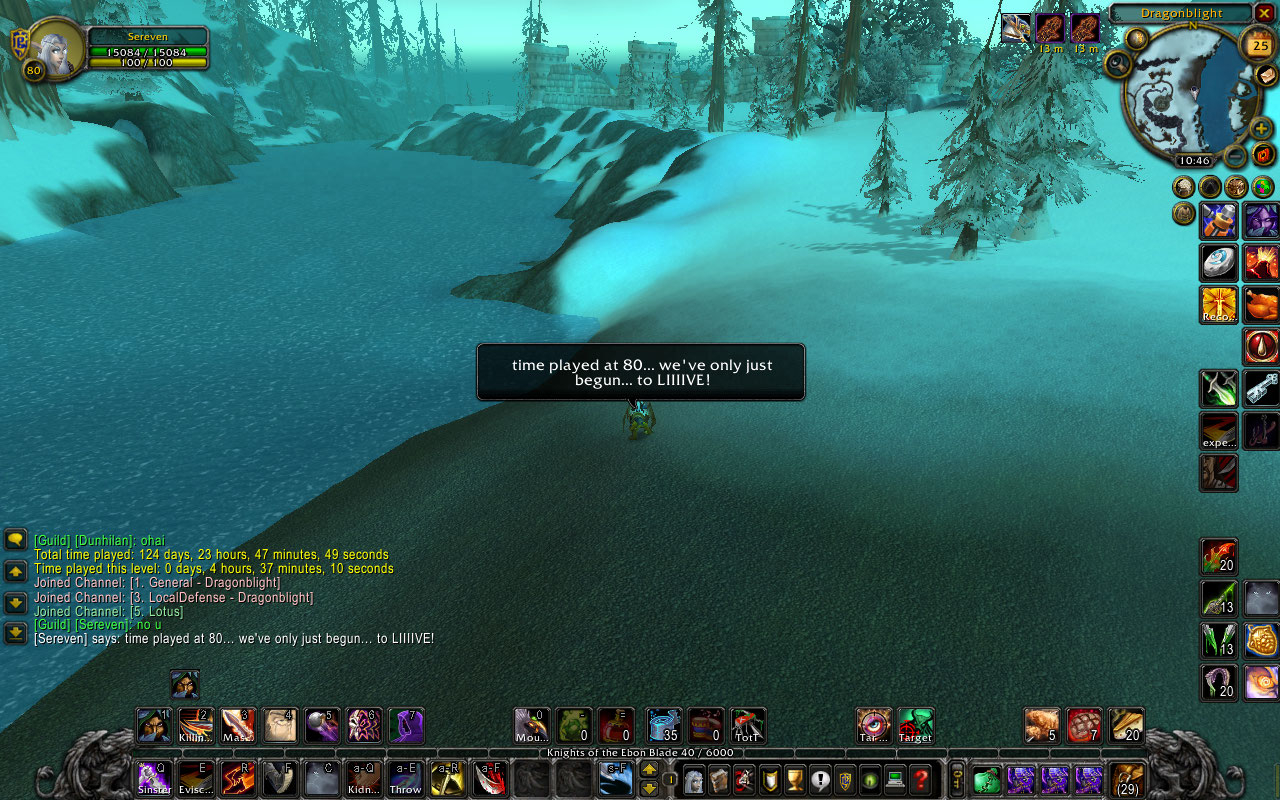Screen dimensions: 1280x800
Task: Zoom in the minimap with plus button
Action: click(1262, 128)
